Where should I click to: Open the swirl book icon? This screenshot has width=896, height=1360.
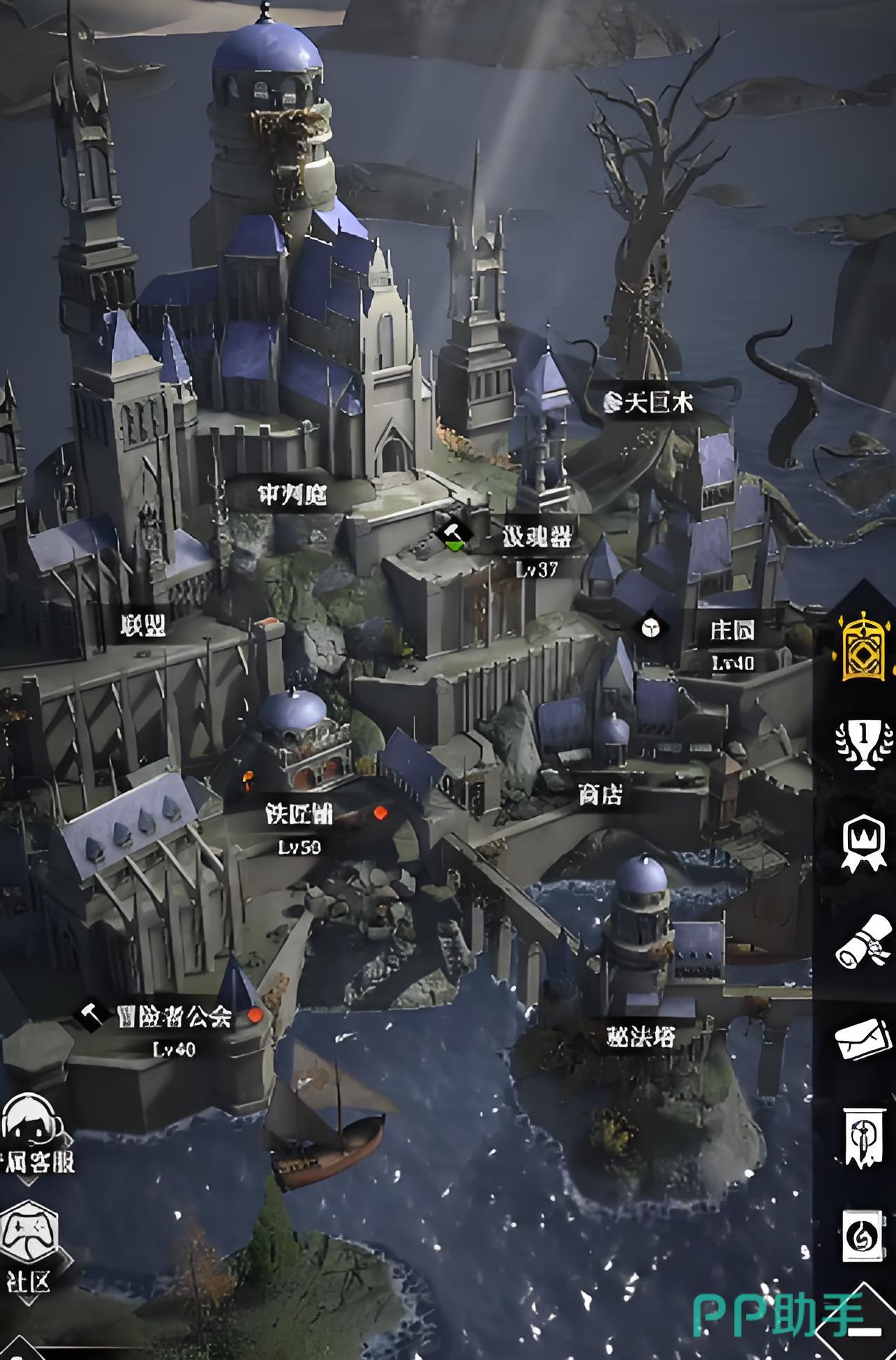(864, 1236)
